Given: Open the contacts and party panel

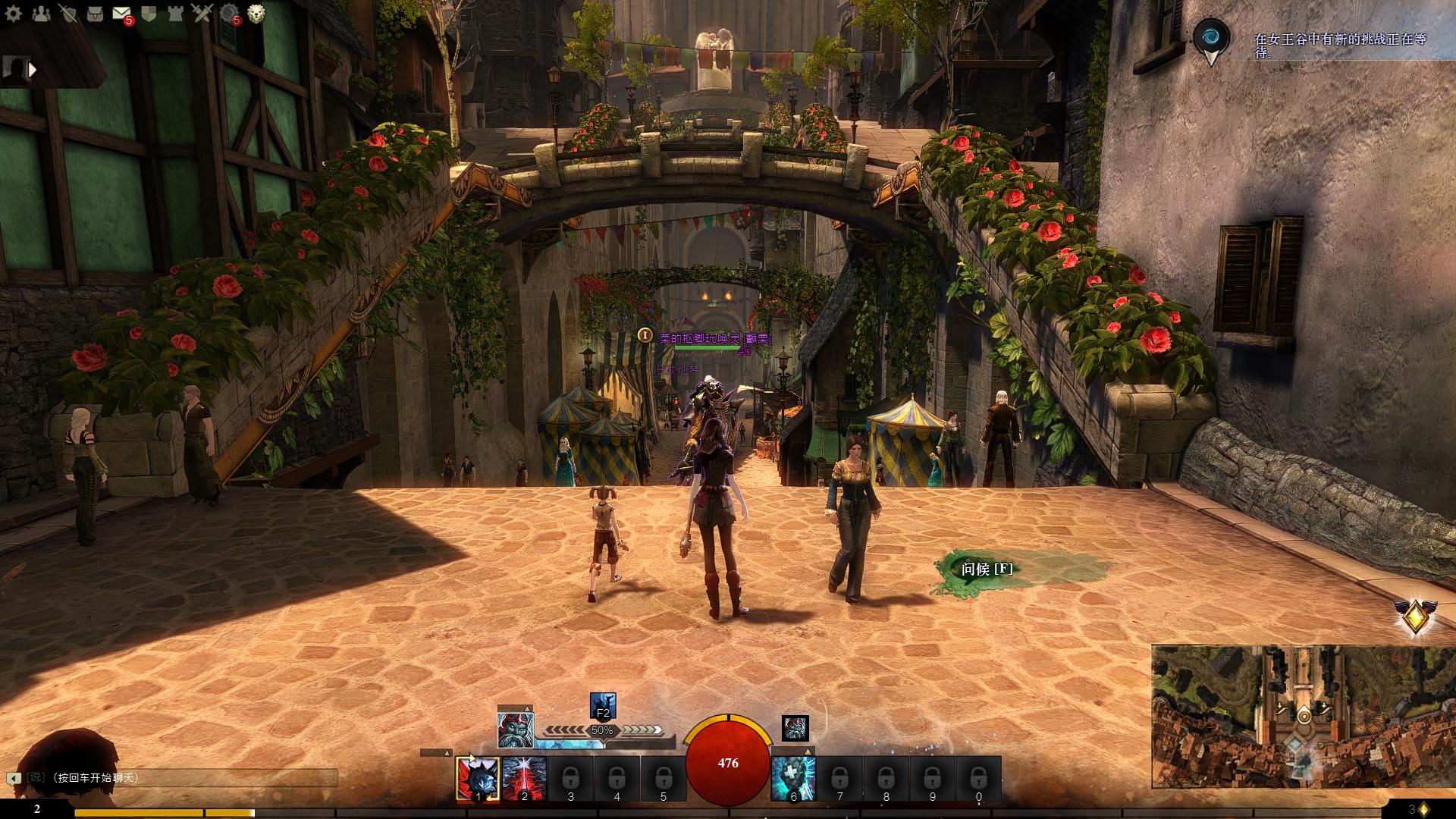Looking at the screenshot, I should [40, 14].
